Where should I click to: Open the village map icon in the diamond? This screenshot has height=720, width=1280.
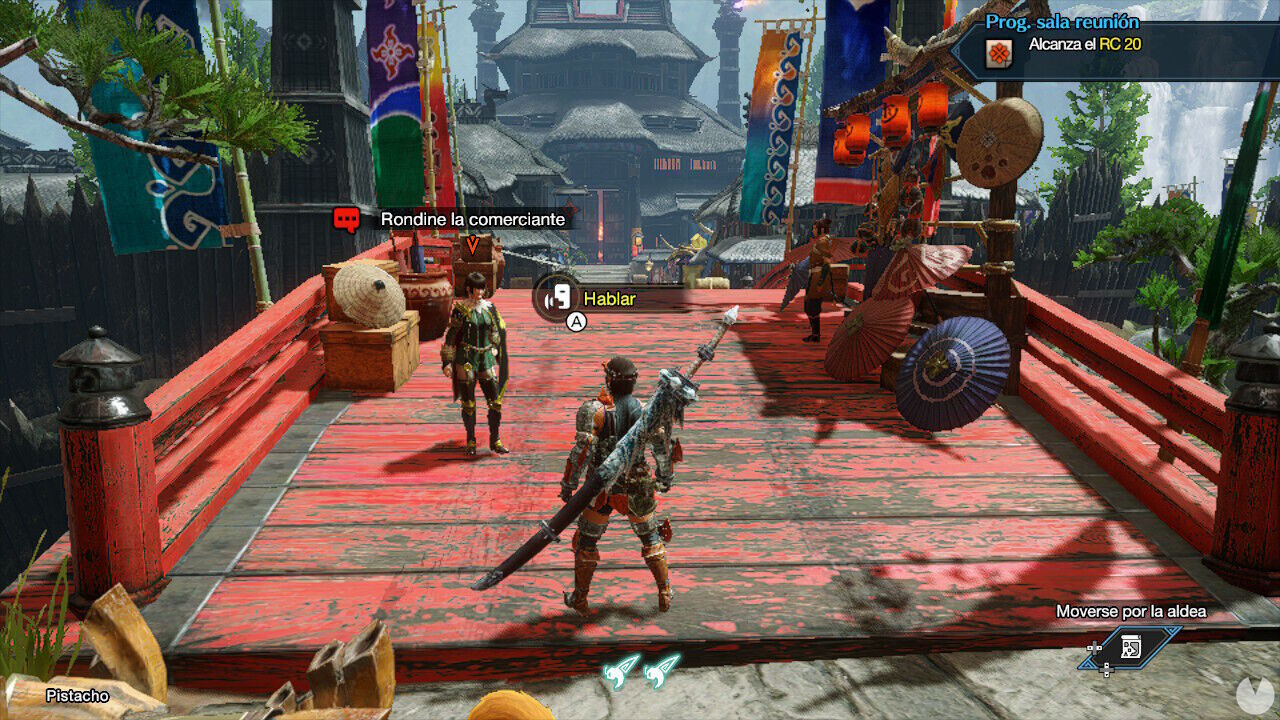1131,647
